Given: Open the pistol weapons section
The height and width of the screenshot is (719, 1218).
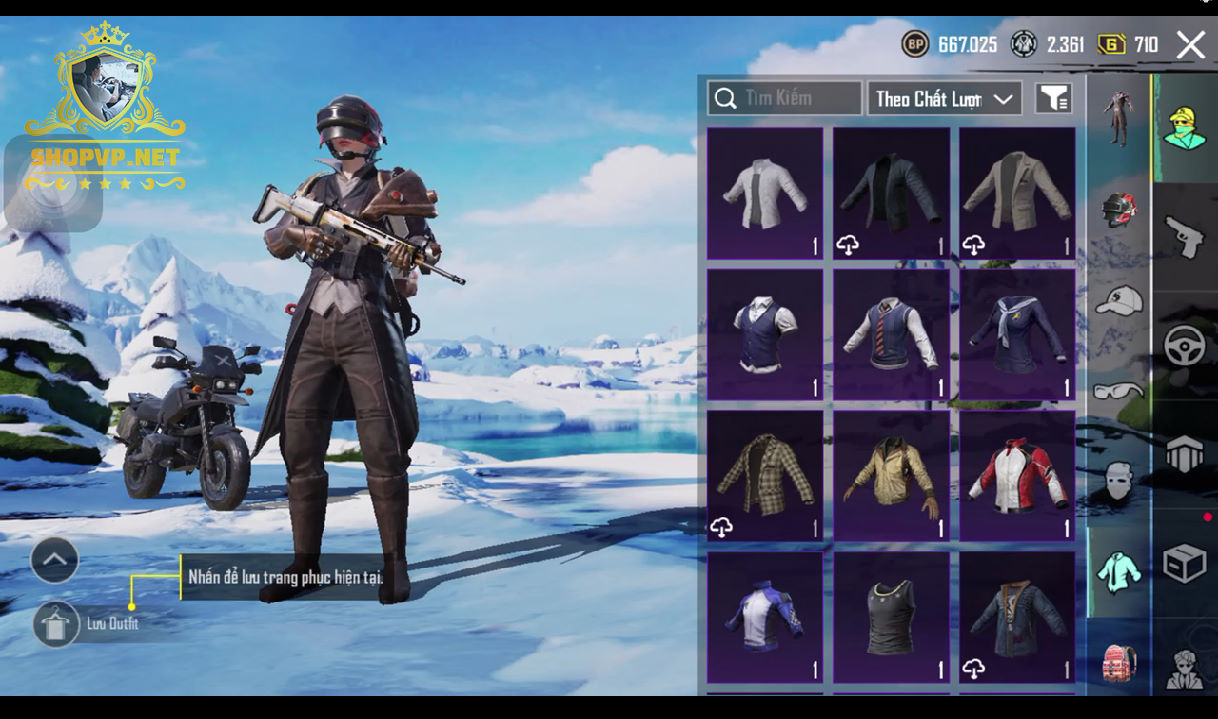Looking at the screenshot, I should click(1185, 236).
